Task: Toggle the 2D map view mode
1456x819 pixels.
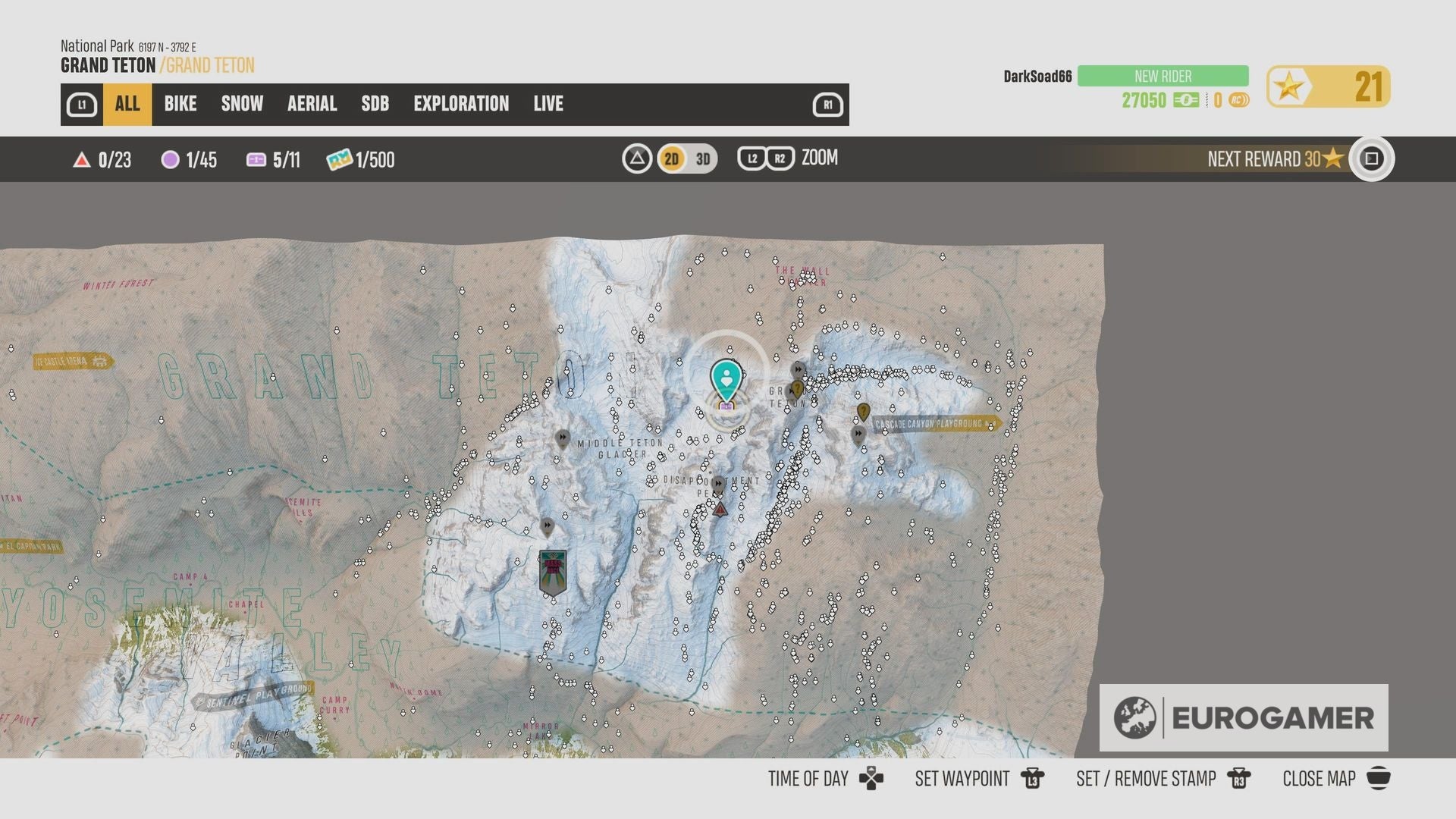Action: [x=670, y=159]
